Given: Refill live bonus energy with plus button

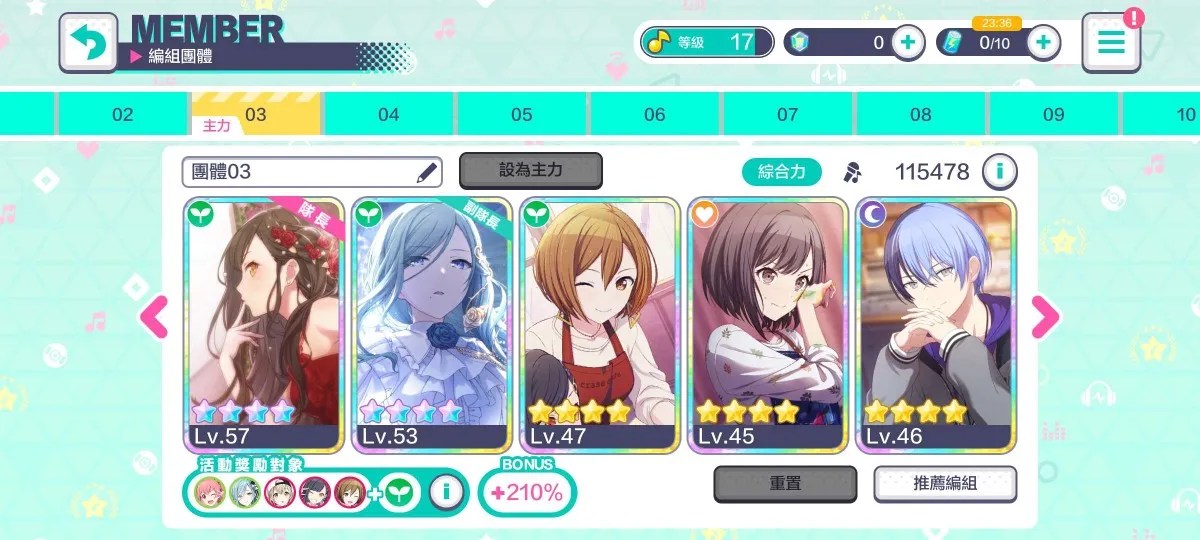Looking at the screenshot, I should 1043,42.
